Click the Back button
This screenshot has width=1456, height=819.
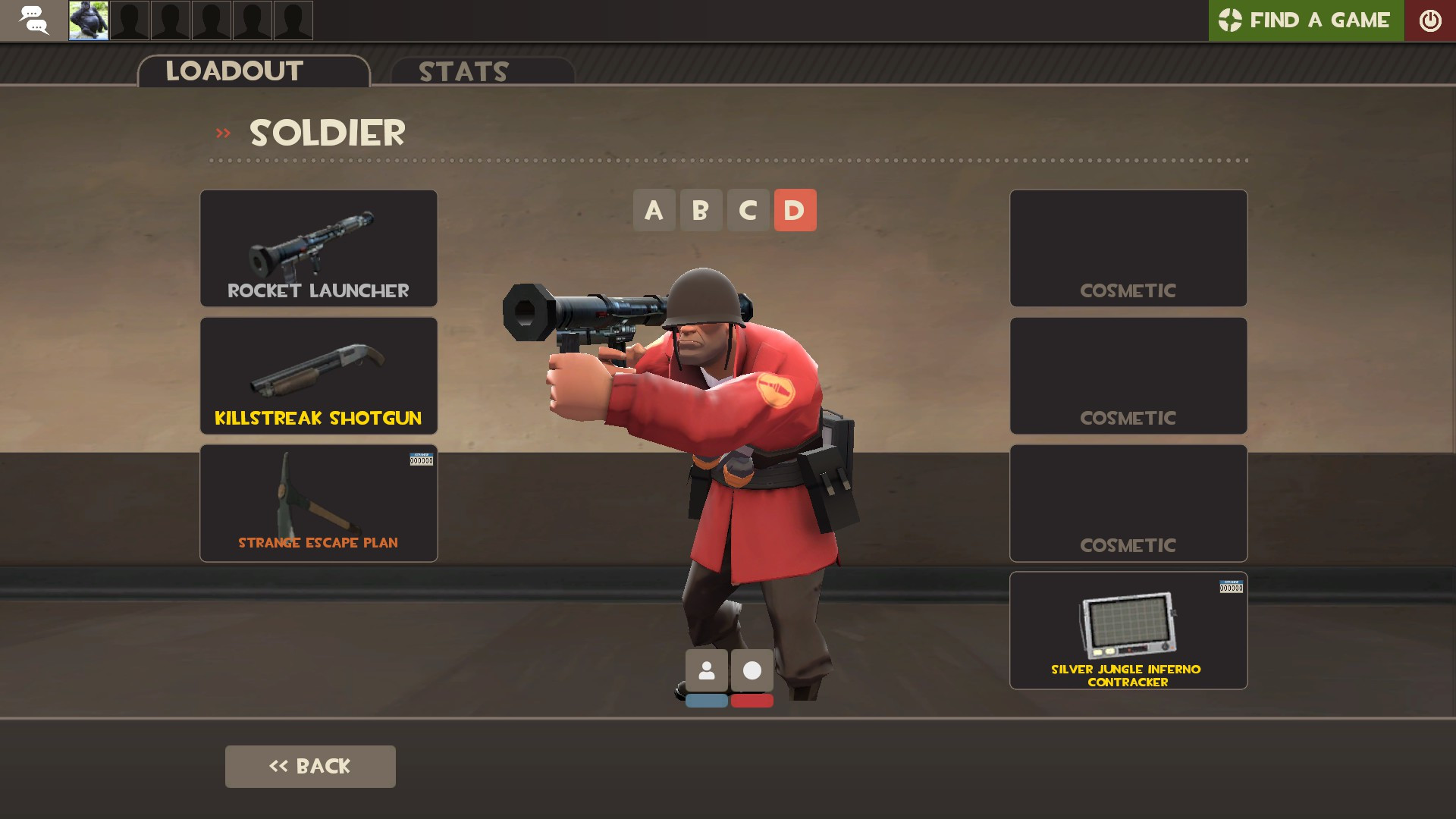(x=310, y=766)
